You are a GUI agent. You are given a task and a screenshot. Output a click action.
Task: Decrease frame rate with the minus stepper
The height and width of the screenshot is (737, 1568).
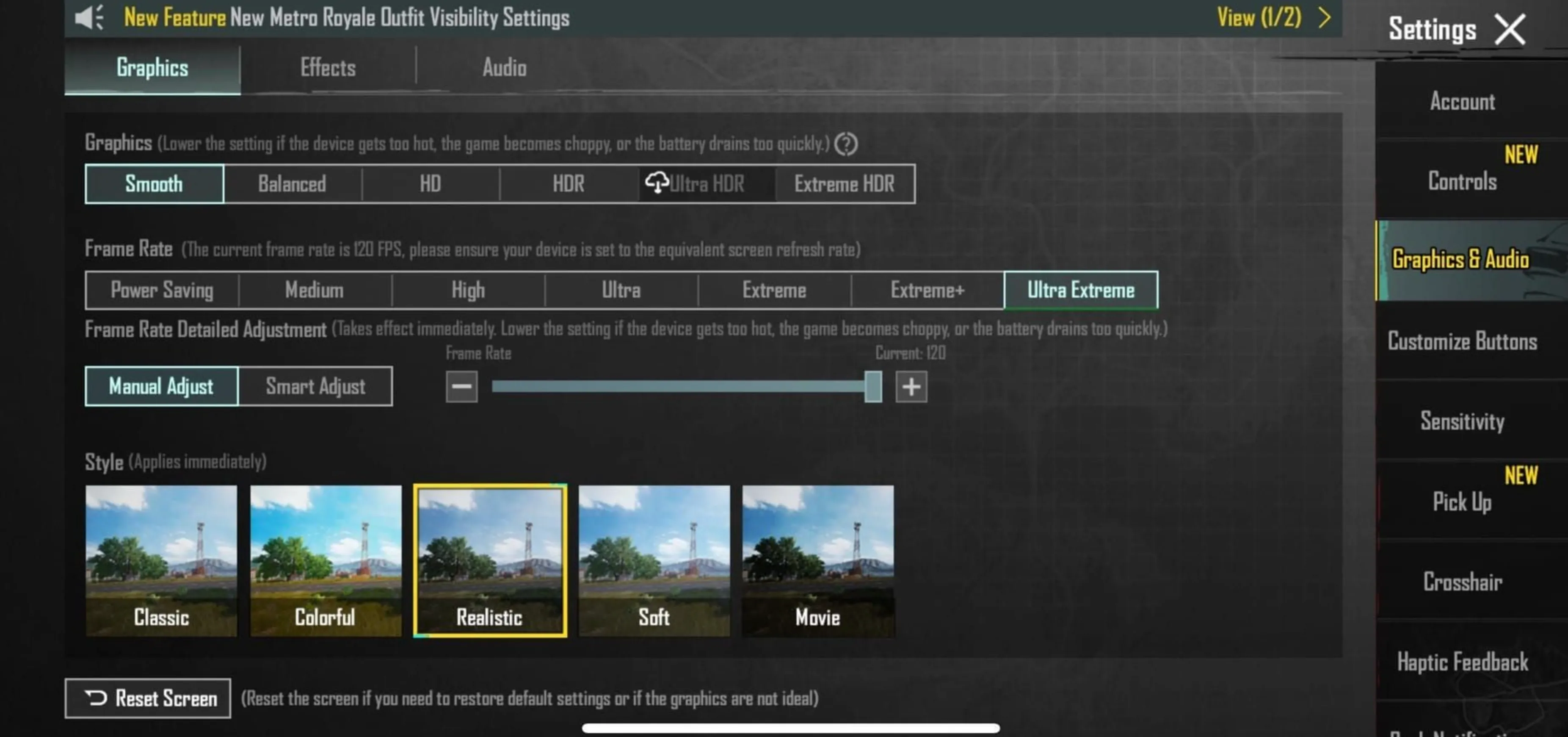461,386
